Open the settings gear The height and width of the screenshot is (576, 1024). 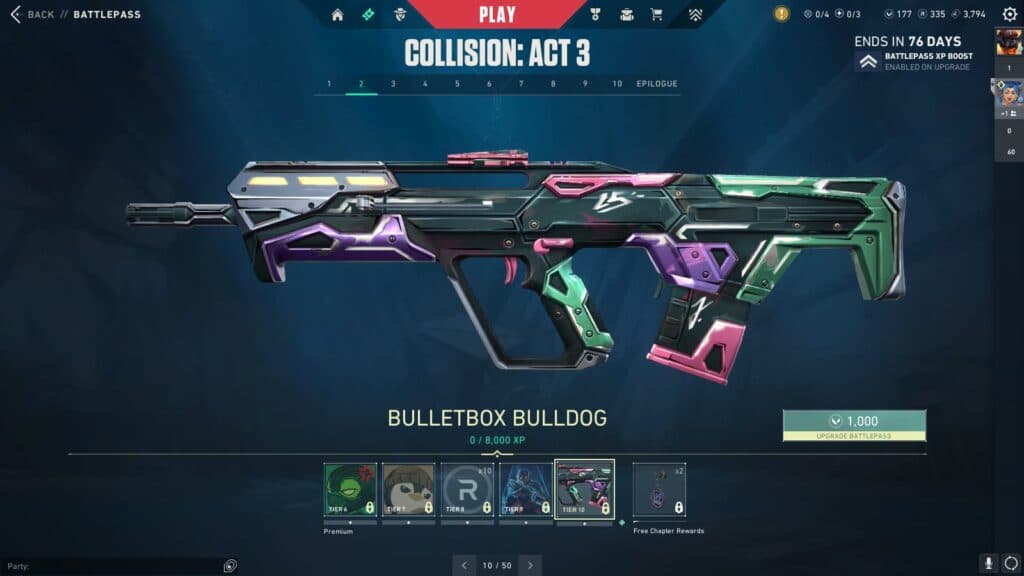tap(1010, 564)
